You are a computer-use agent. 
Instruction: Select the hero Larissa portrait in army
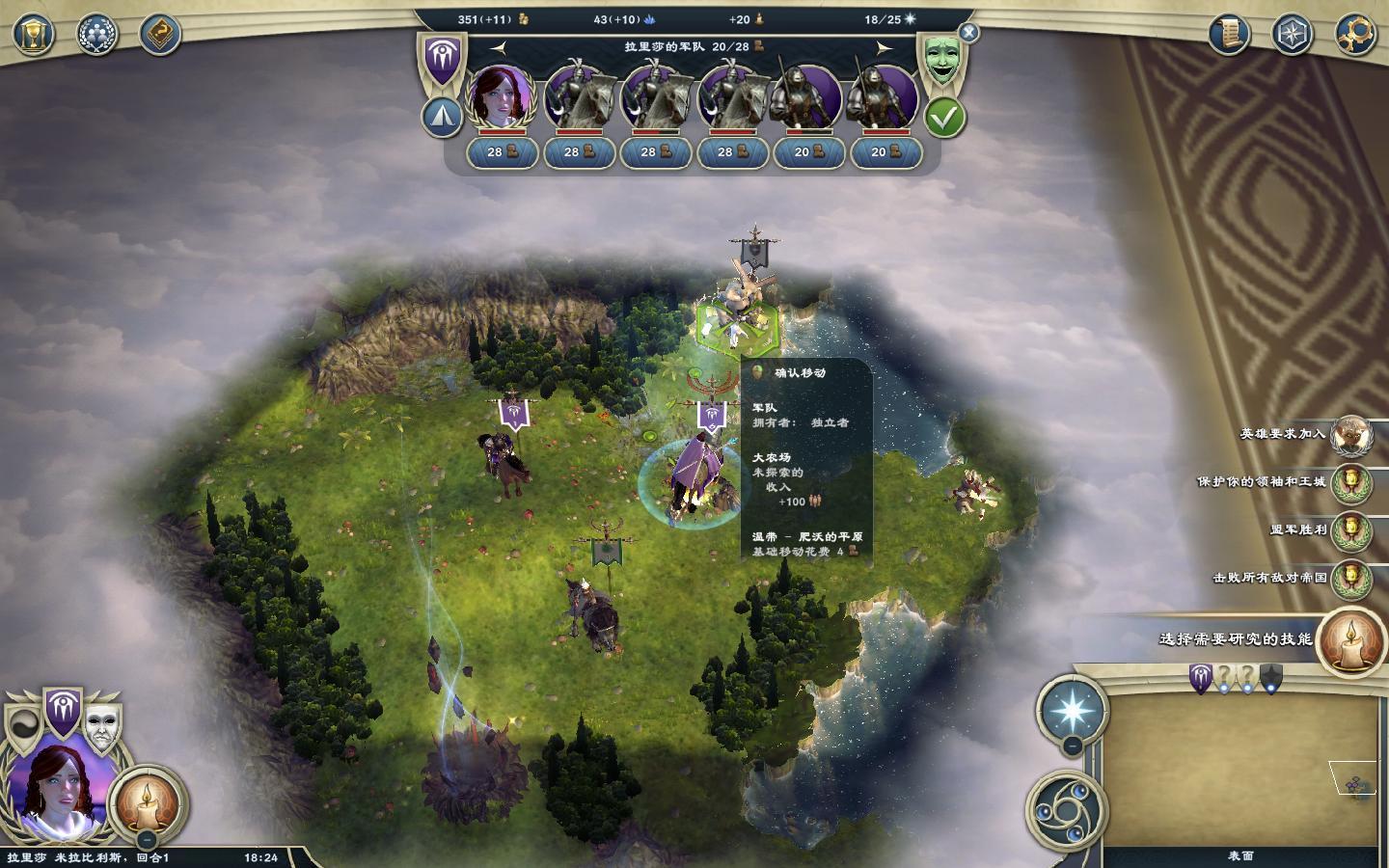502,97
